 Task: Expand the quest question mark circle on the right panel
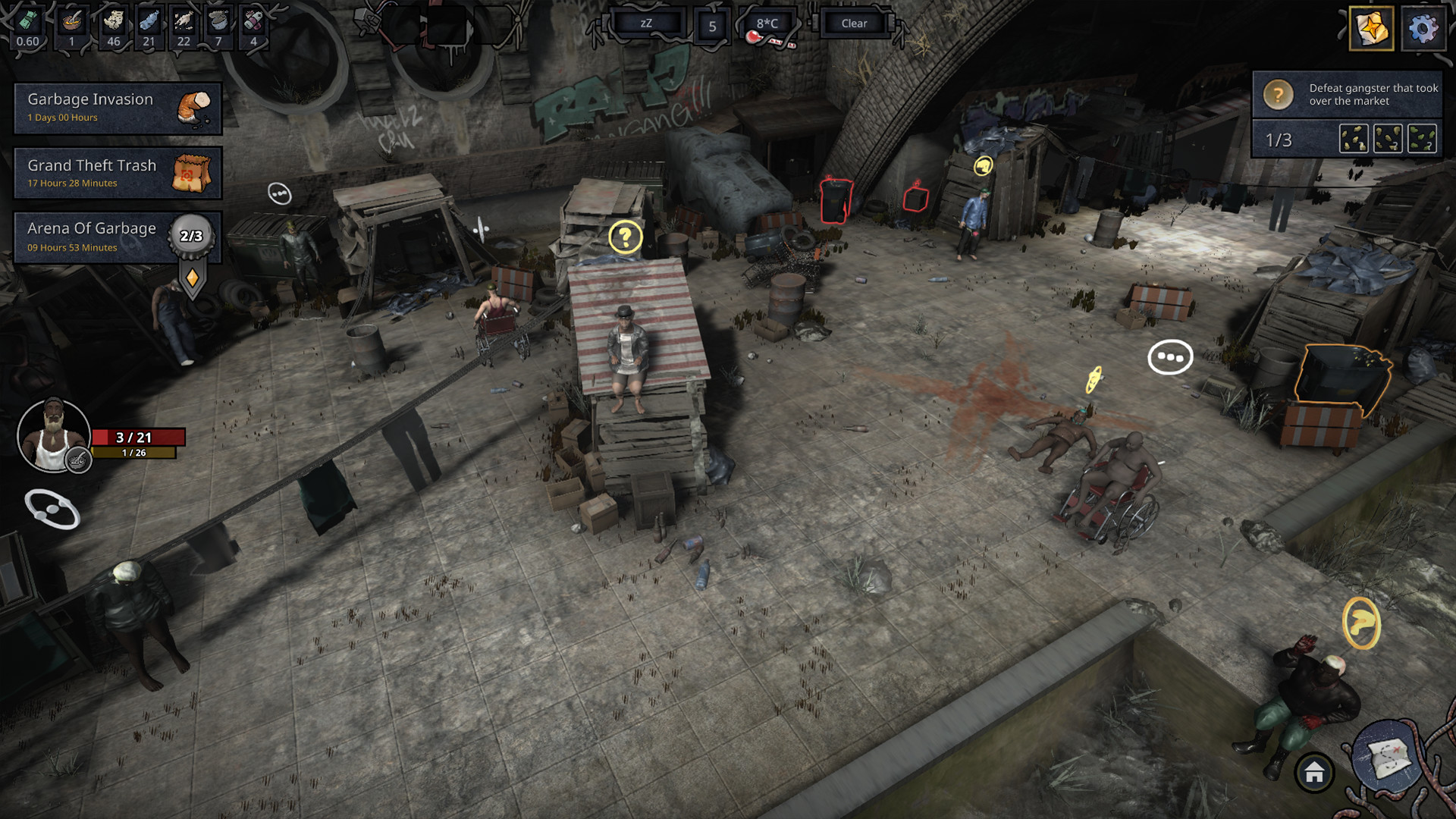(1277, 95)
